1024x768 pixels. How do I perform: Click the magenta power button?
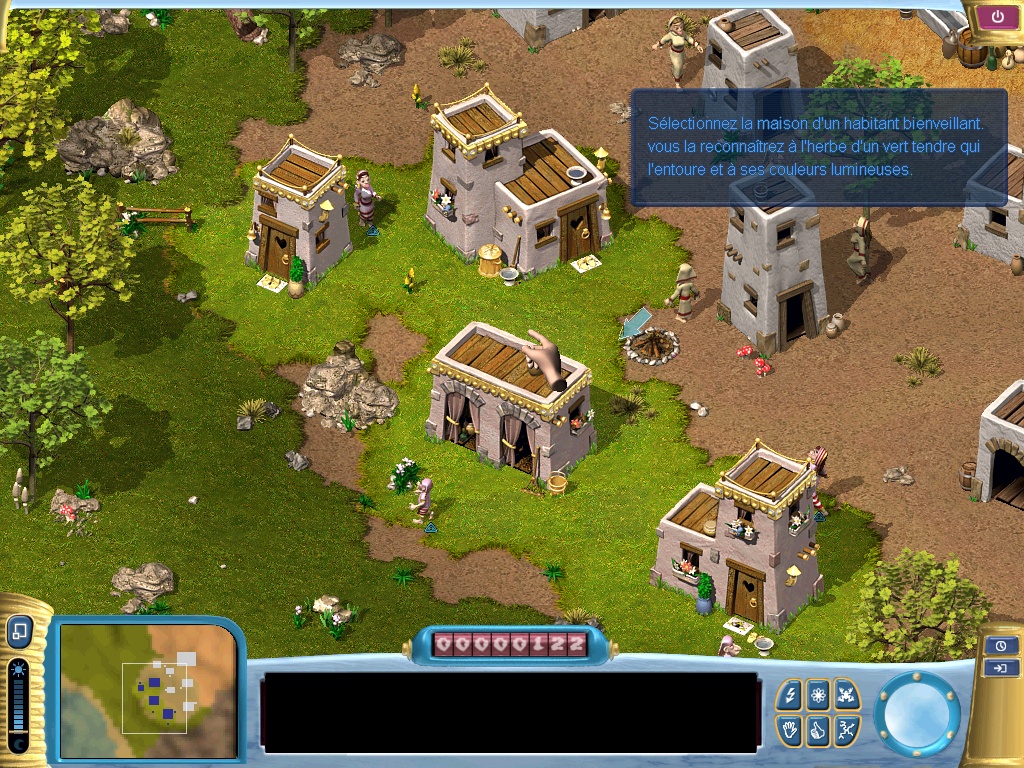coord(998,17)
